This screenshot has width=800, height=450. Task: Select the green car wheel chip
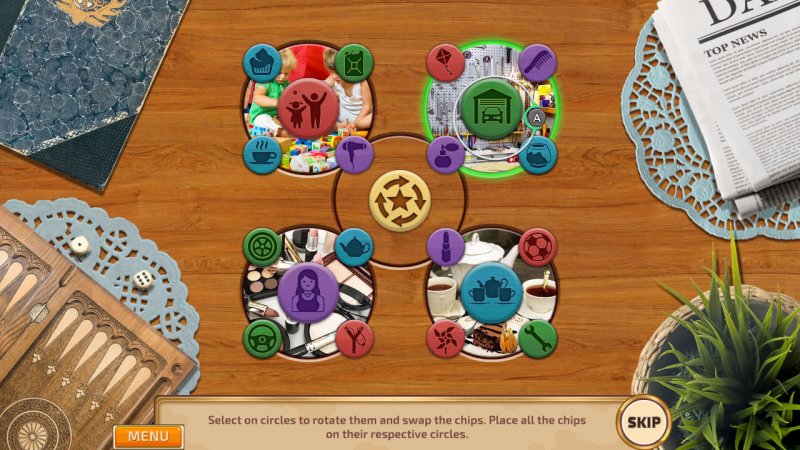tap(262, 246)
